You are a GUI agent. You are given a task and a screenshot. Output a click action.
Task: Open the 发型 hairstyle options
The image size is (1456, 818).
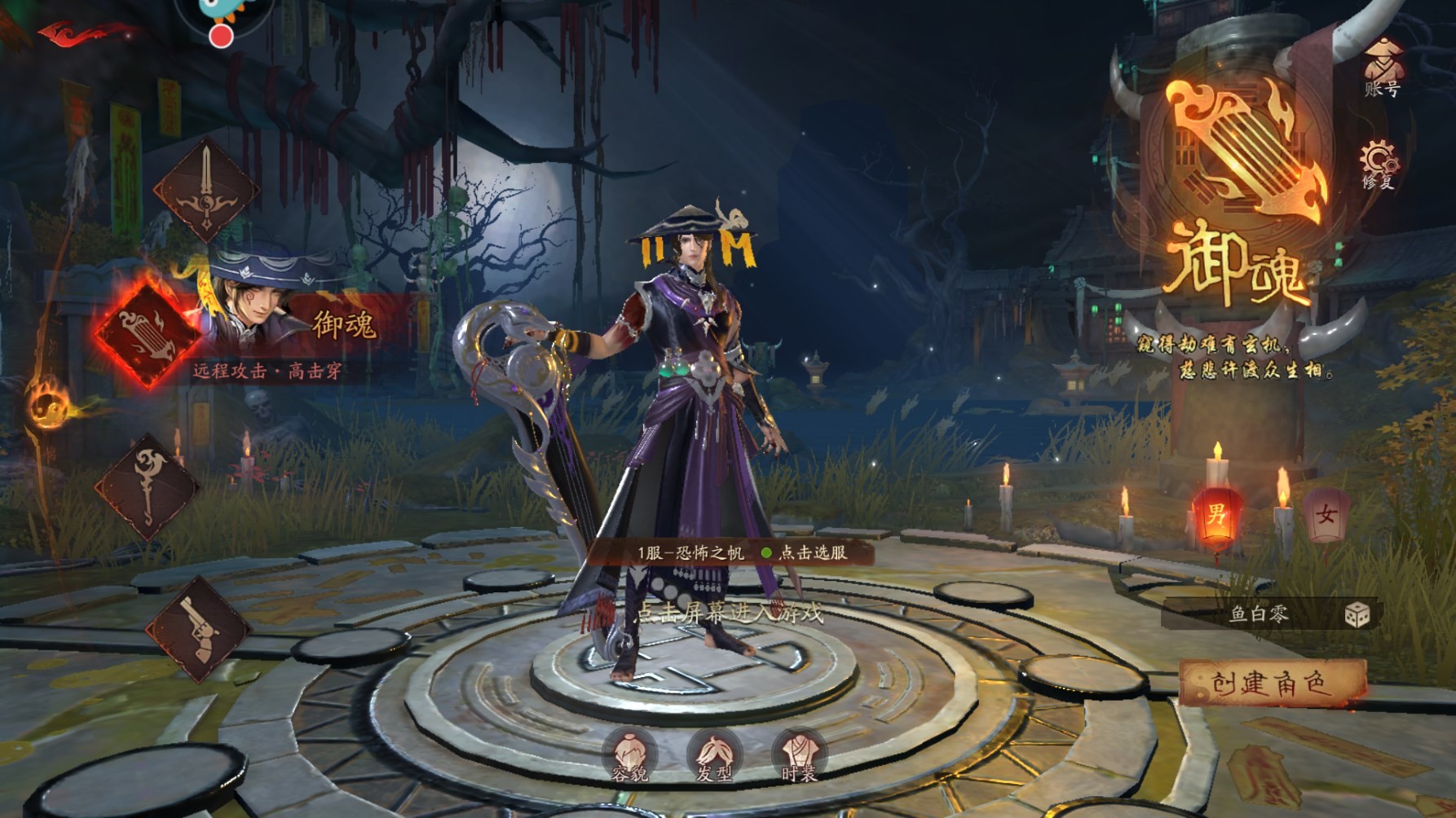pyautogui.click(x=714, y=757)
